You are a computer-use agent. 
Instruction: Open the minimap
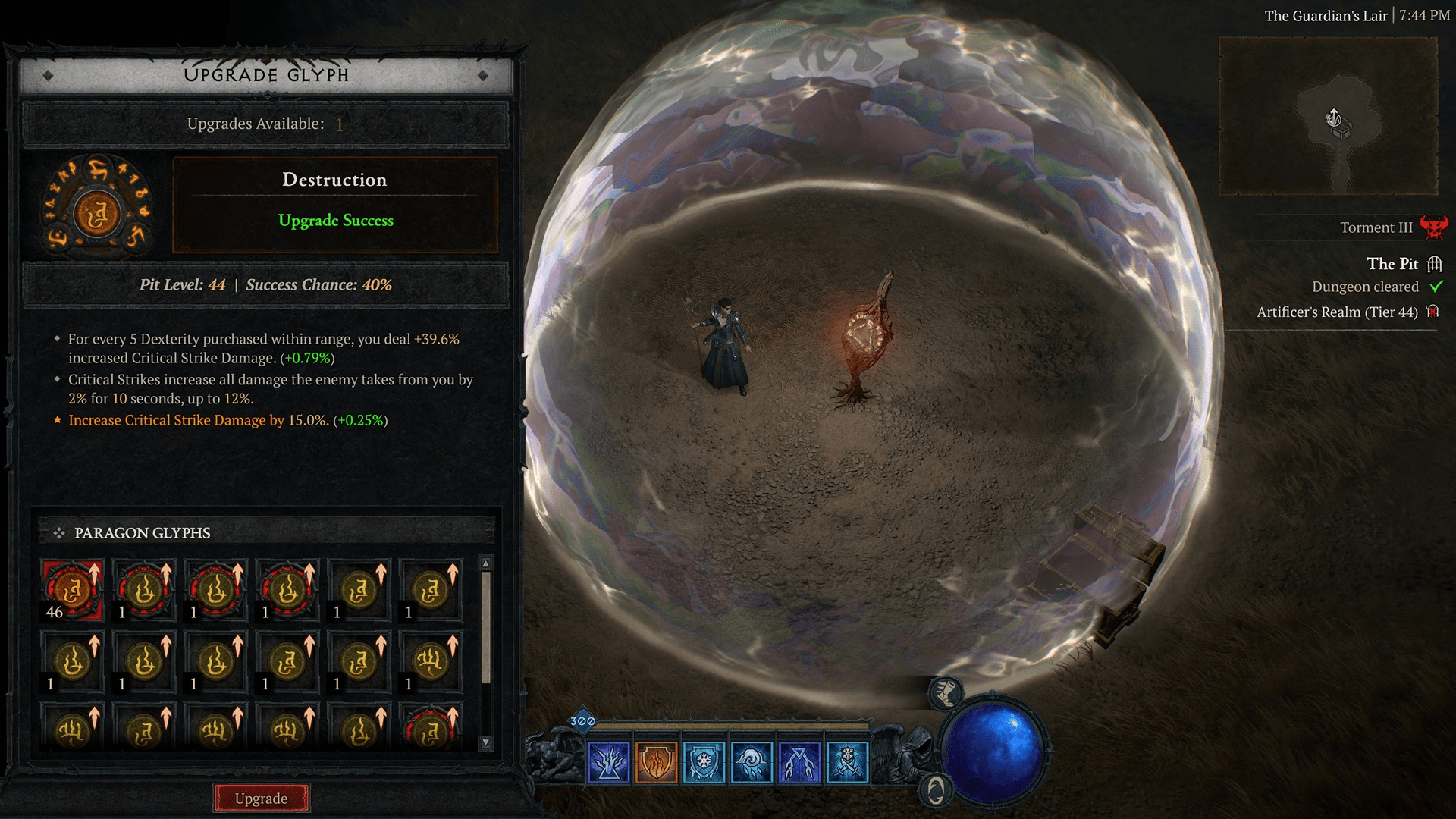1328,116
